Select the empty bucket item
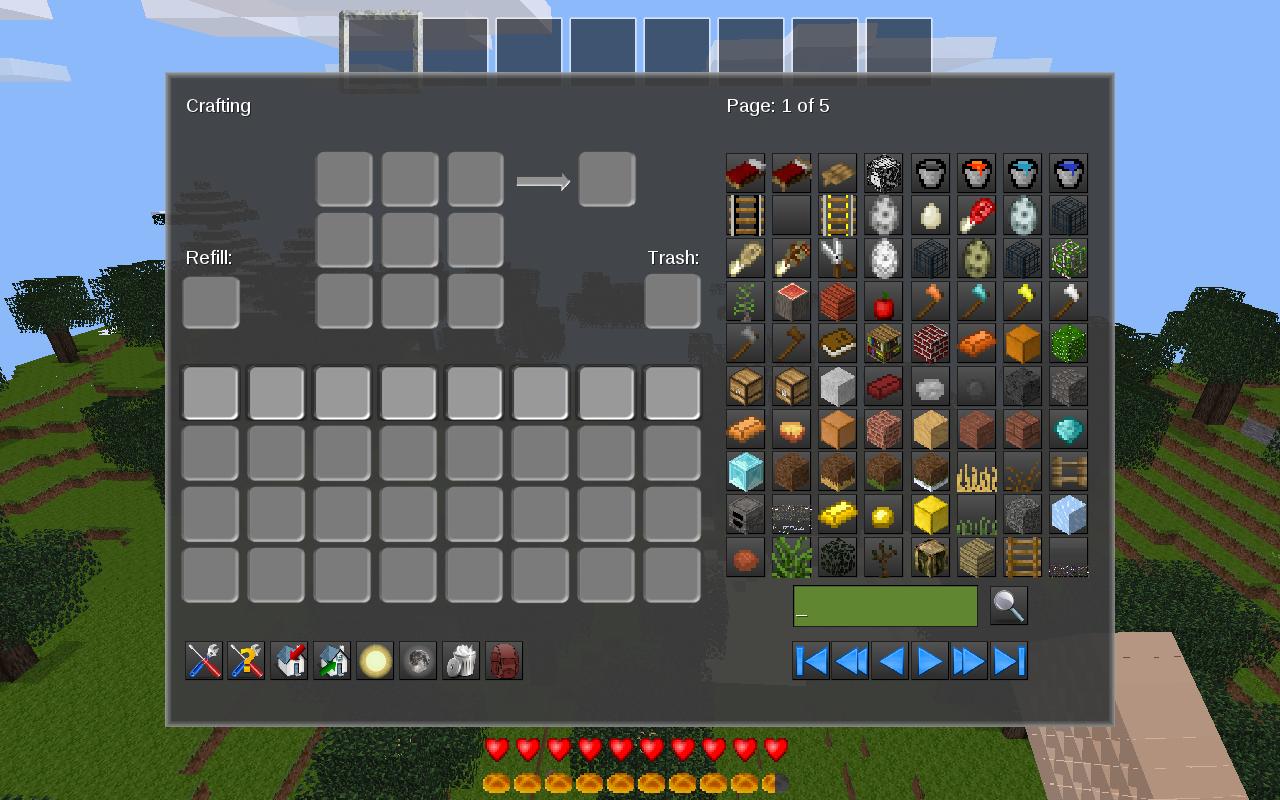1280x800 pixels. [x=930, y=172]
